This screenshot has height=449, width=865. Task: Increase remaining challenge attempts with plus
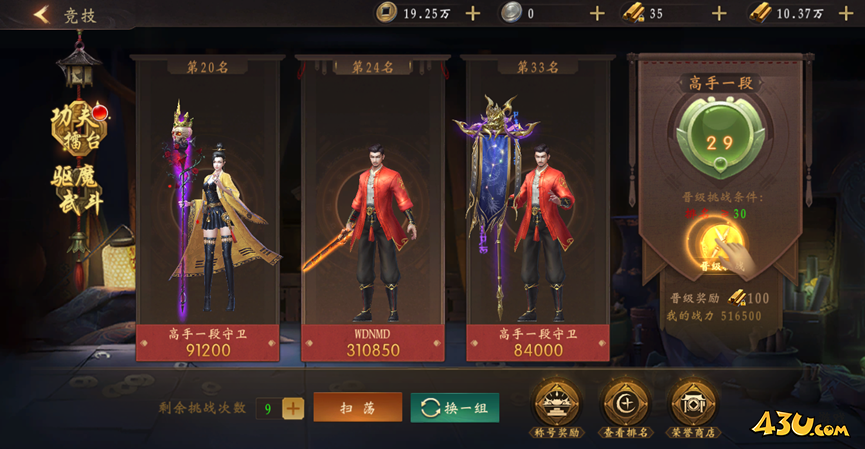(293, 408)
